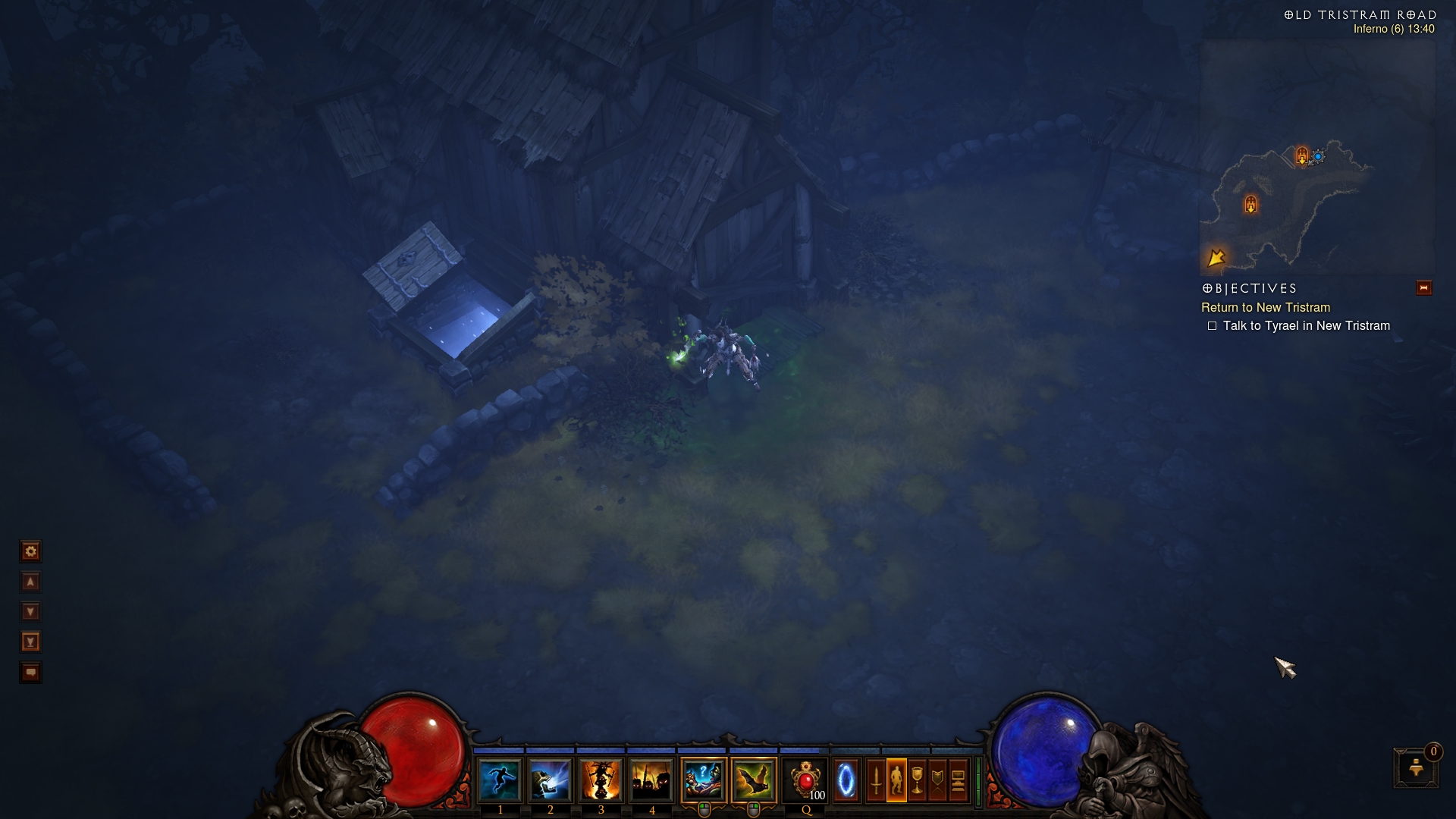The image size is (1456, 819).
Task: Drink the red health potion
Action: click(805, 780)
